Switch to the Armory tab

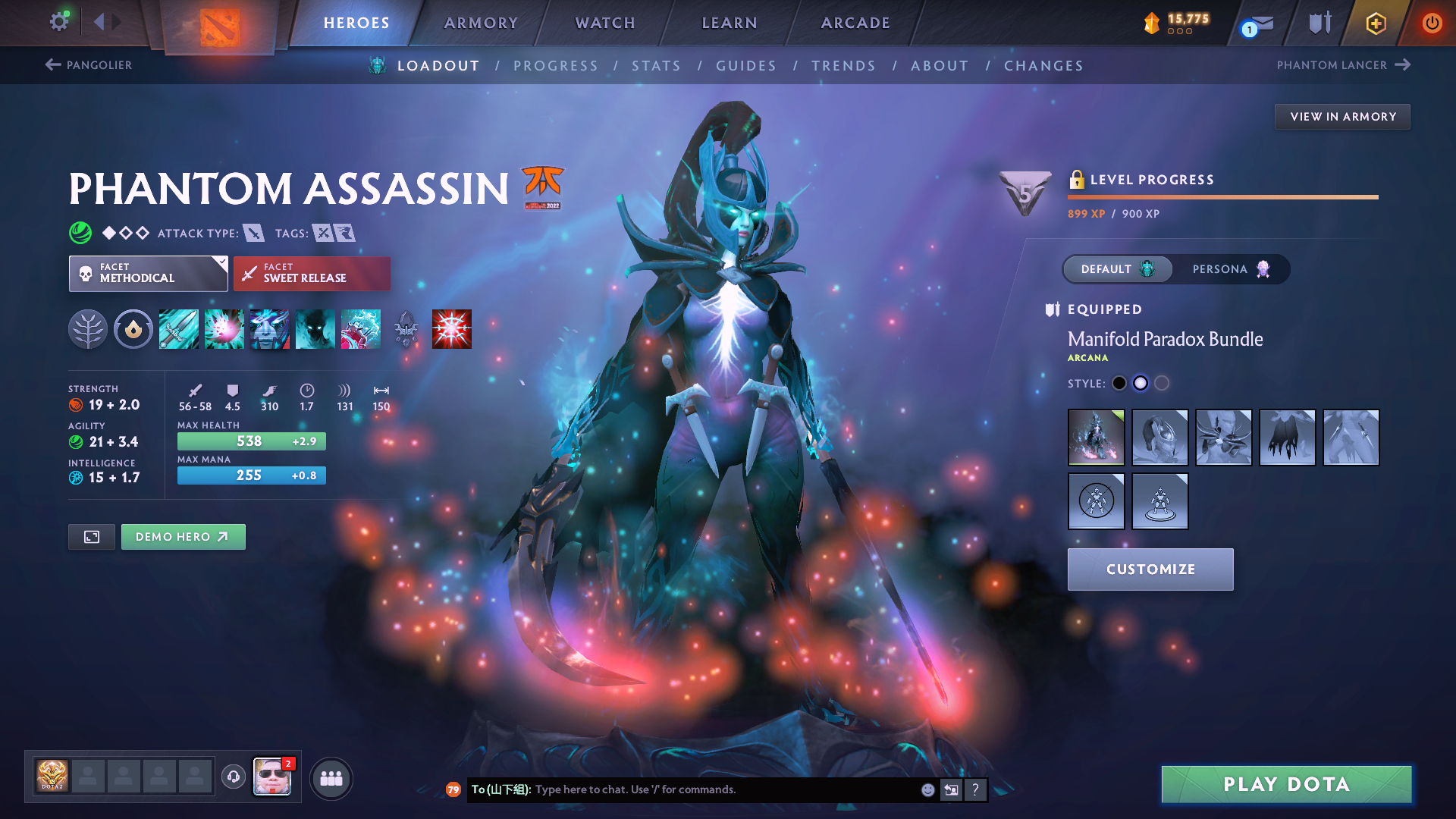(x=481, y=23)
